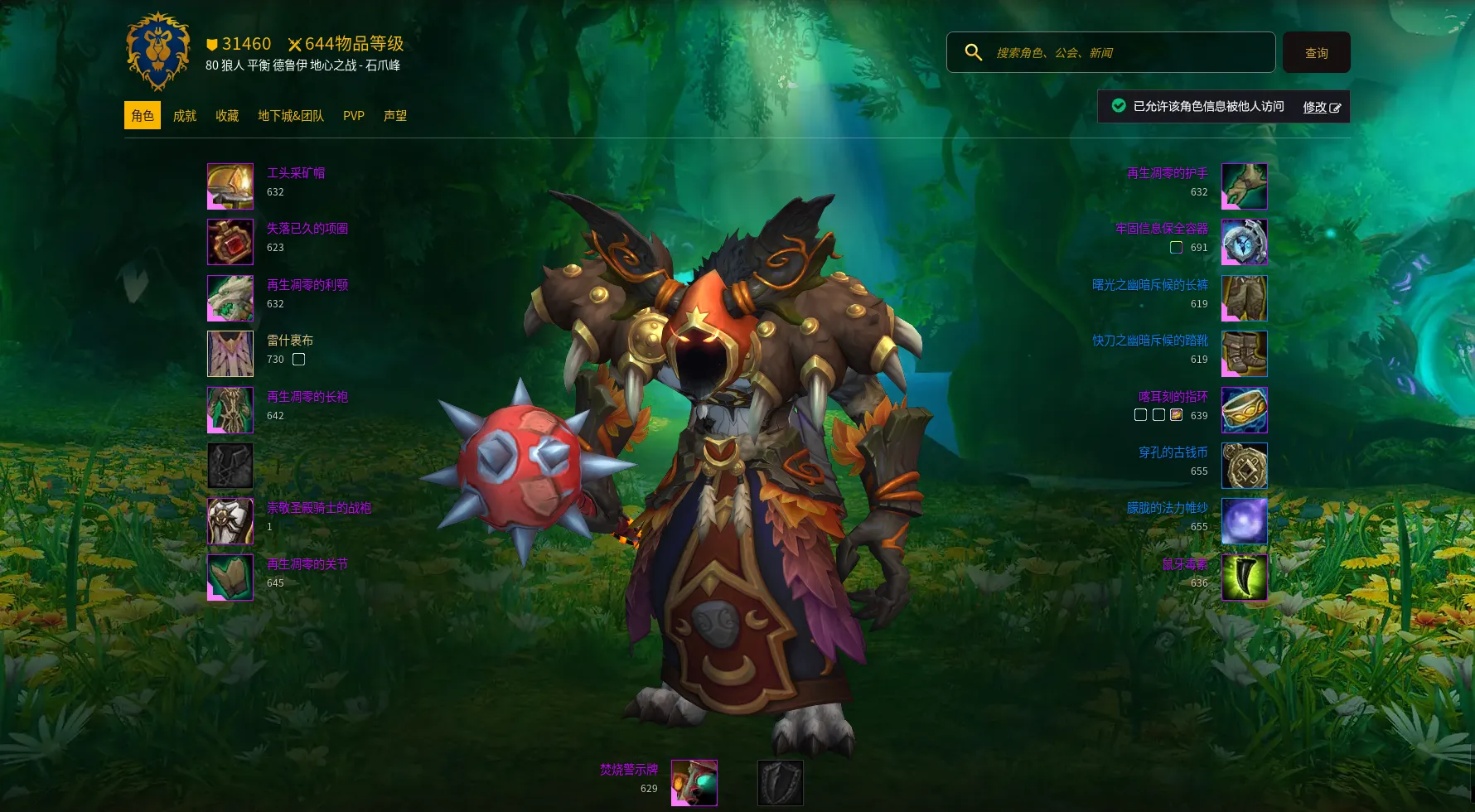Choose the 朦胧的法力帷纱 trinket slot

[x=1244, y=521]
